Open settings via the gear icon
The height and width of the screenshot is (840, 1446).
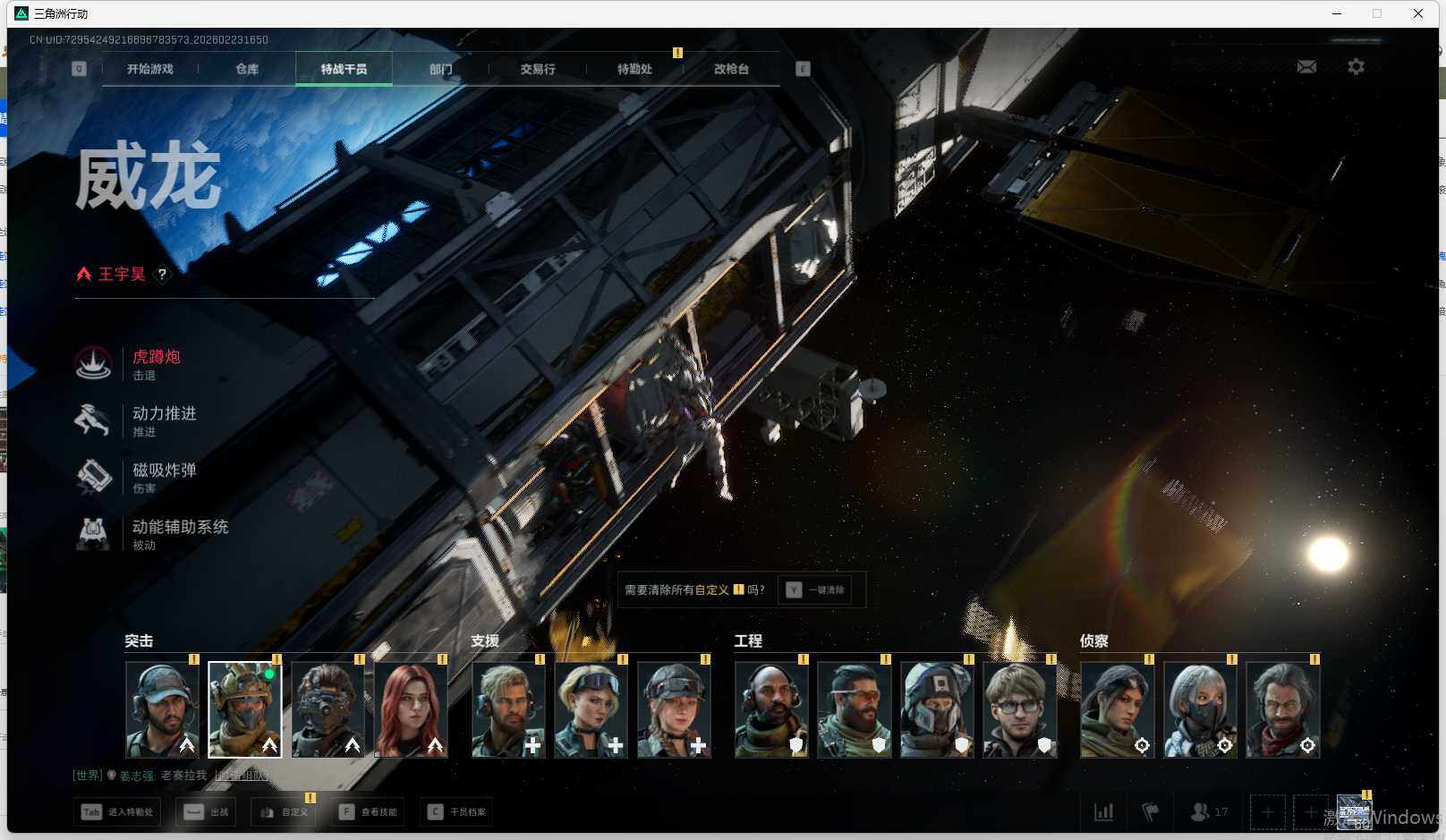(1356, 67)
